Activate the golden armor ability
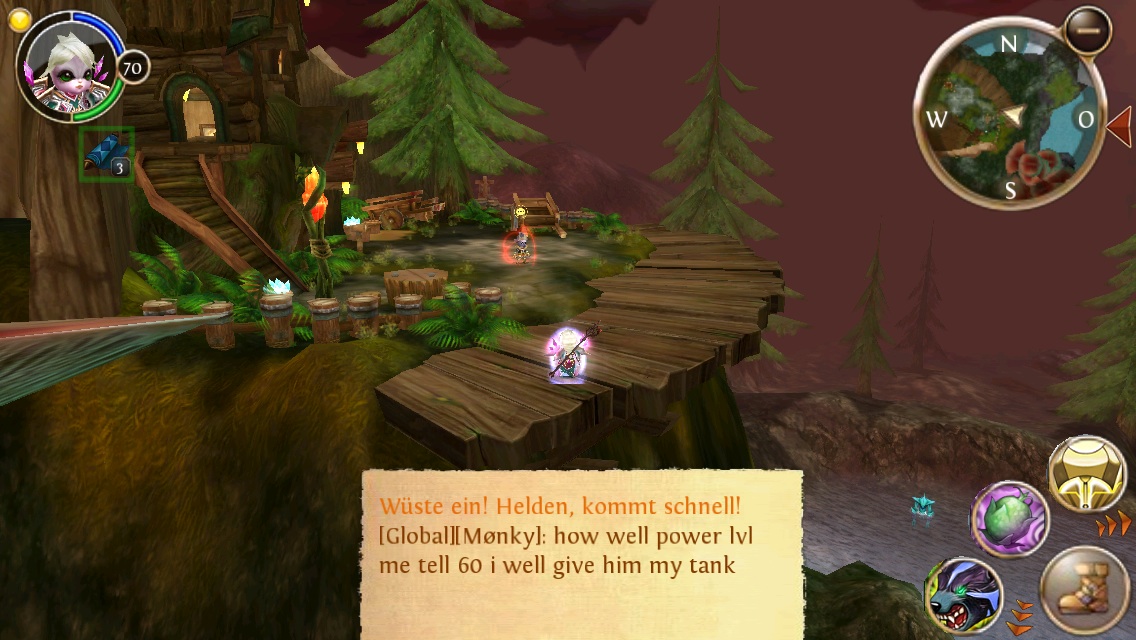Viewport: 1136px width, 640px height. (1087, 474)
